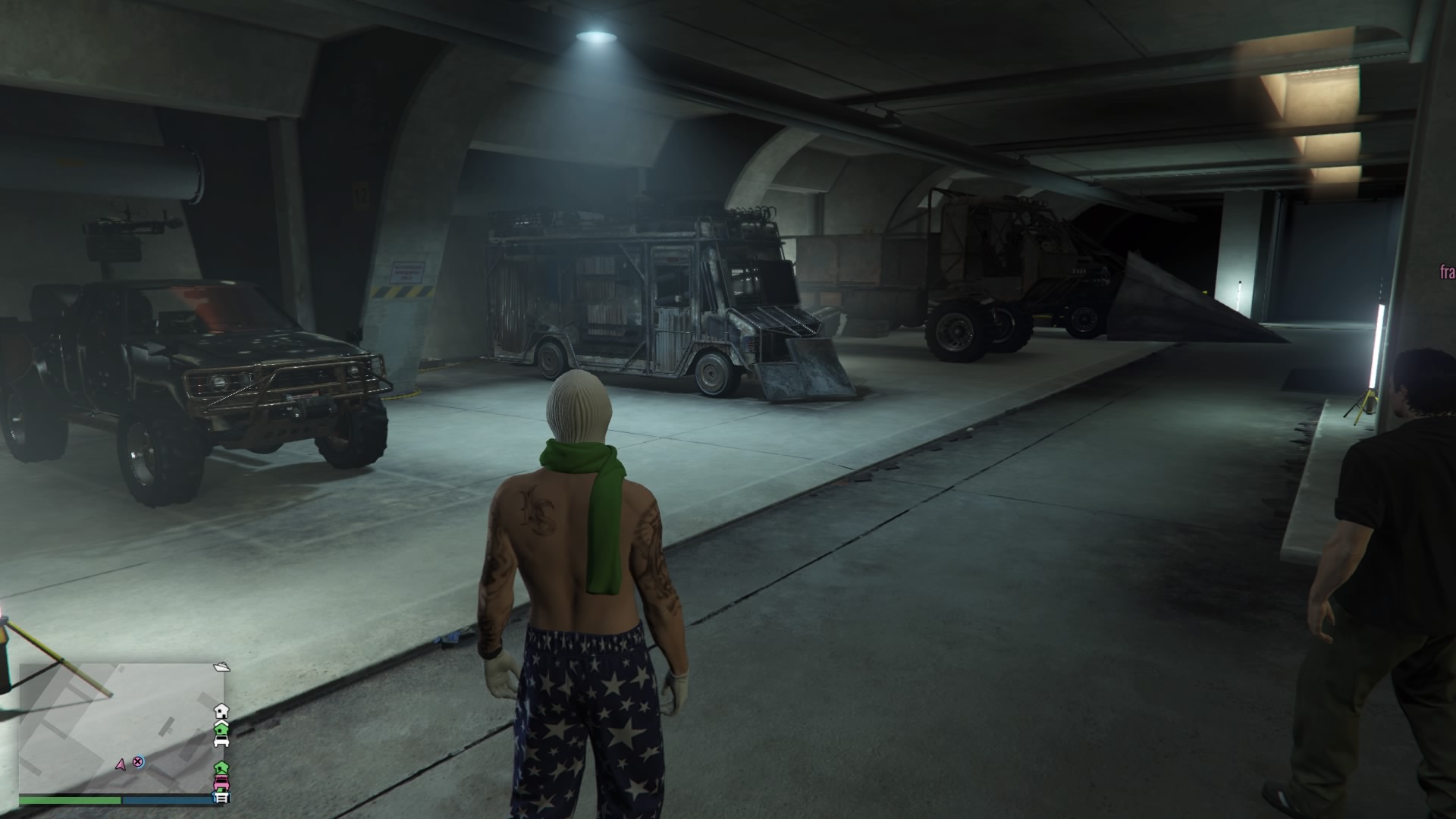Screen dimensions: 1456x819
Task: Click the pink circled X marker
Action: coord(138,761)
